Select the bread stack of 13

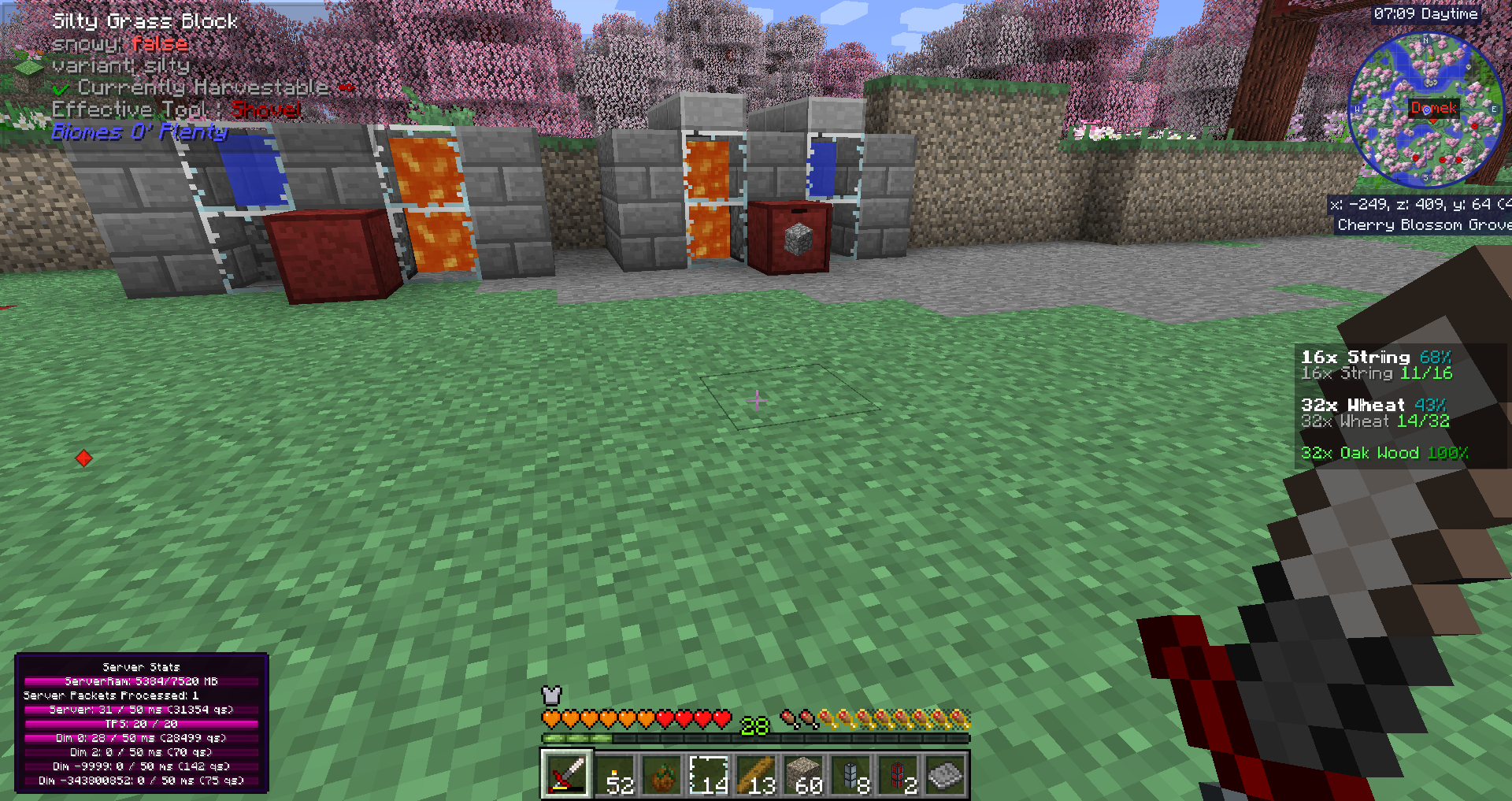(757, 775)
